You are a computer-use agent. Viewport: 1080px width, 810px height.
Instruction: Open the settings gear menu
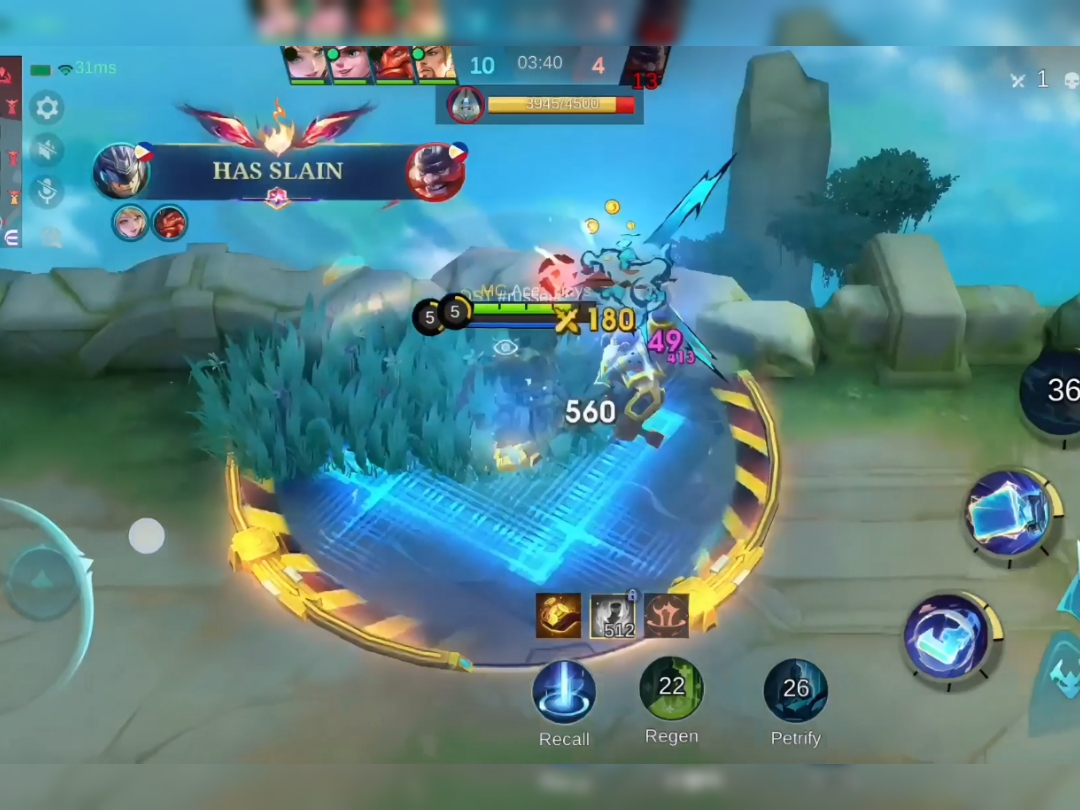47,107
